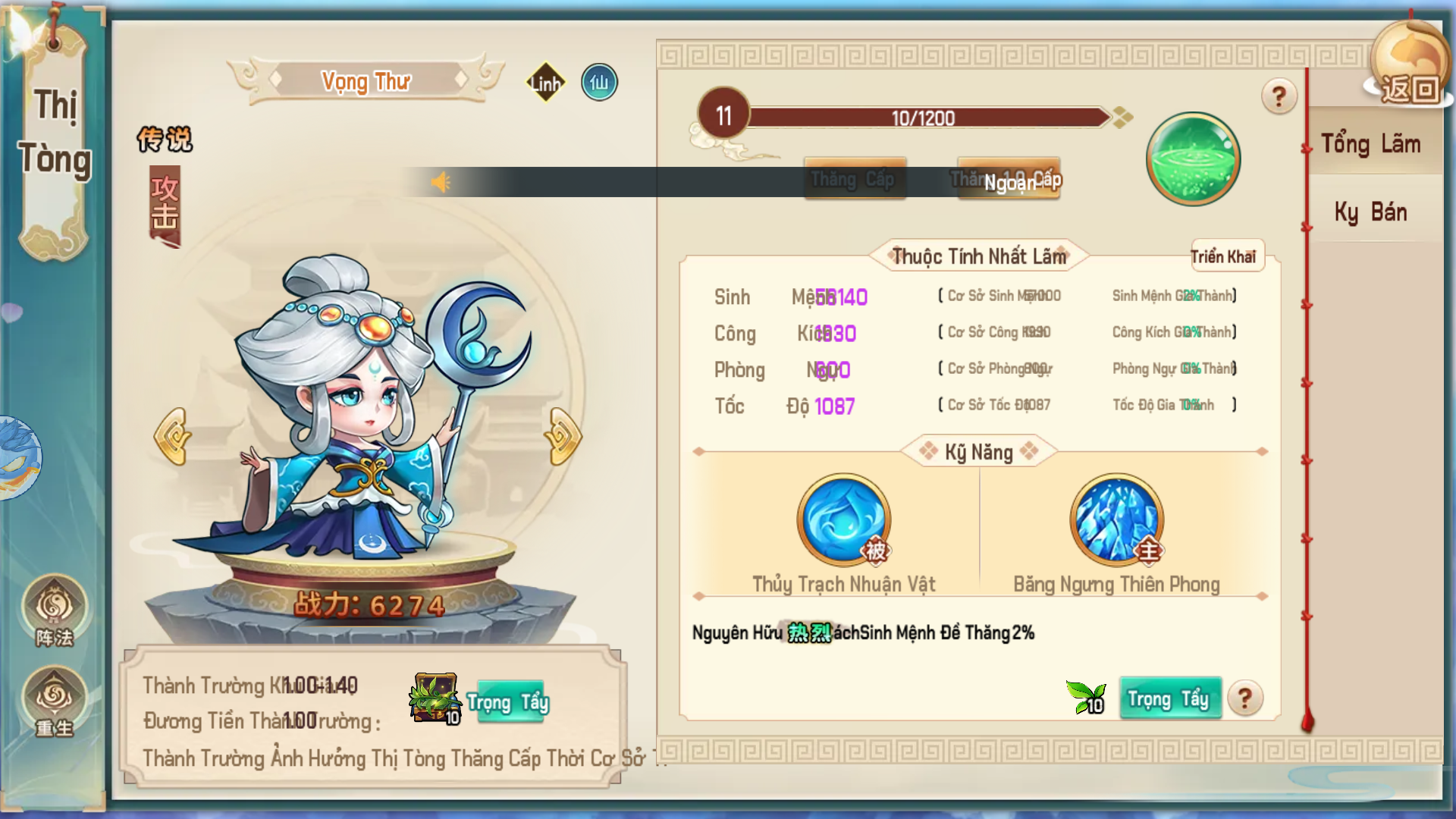The height and width of the screenshot is (819, 1456).
Task: Select the Thủy Trạch Nhuận Vật skill icon
Action: [843, 519]
